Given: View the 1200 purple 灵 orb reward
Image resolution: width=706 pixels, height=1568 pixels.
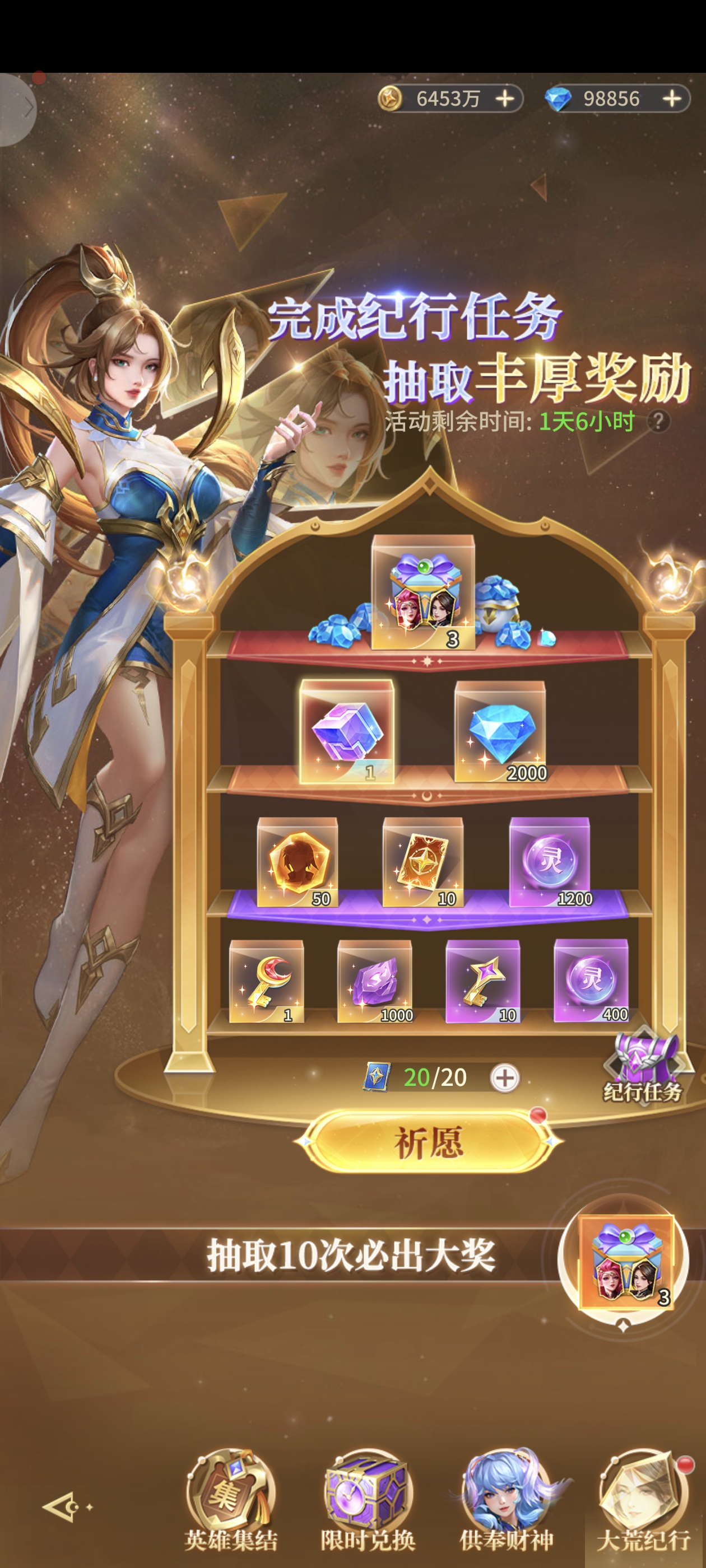Looking at the screenshot, I should point(550,862).
